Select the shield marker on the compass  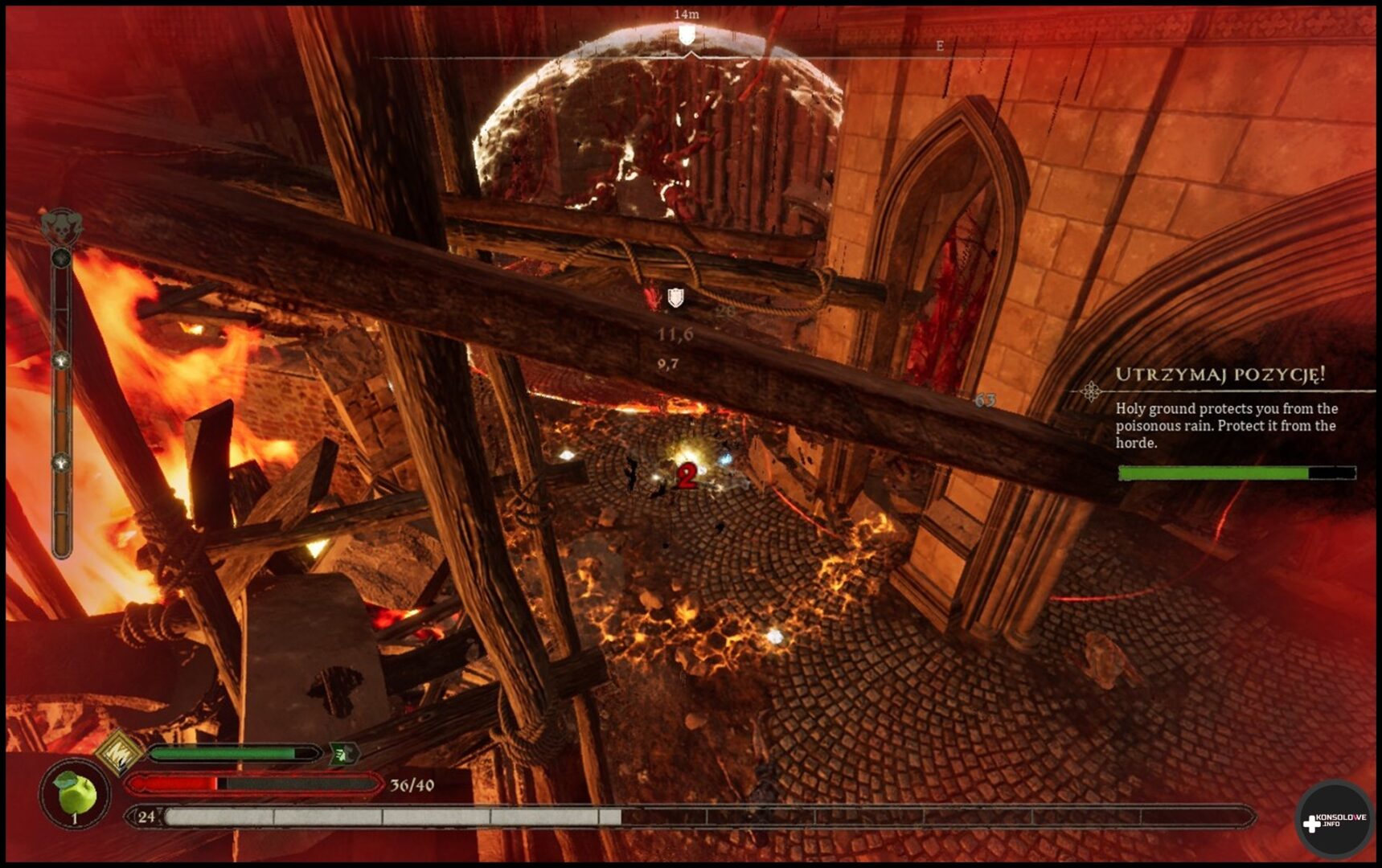tap(687, 35)
